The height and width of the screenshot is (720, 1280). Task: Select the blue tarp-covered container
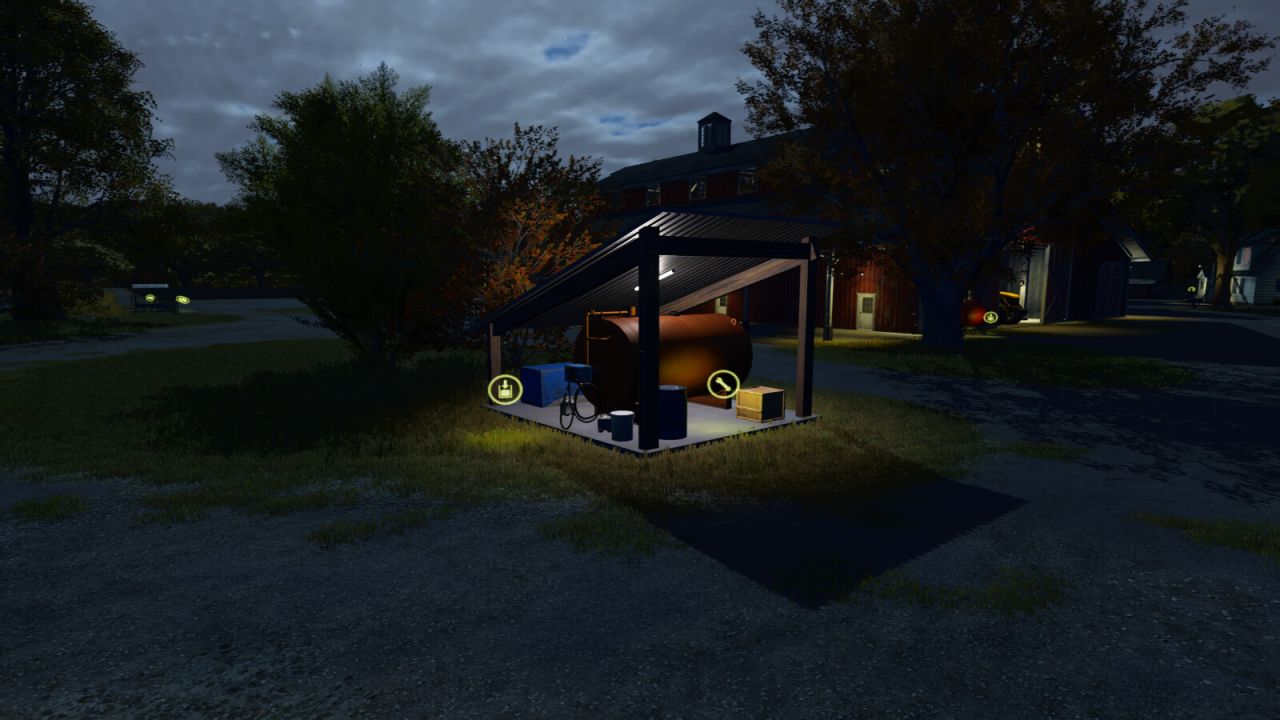point(543,383)
